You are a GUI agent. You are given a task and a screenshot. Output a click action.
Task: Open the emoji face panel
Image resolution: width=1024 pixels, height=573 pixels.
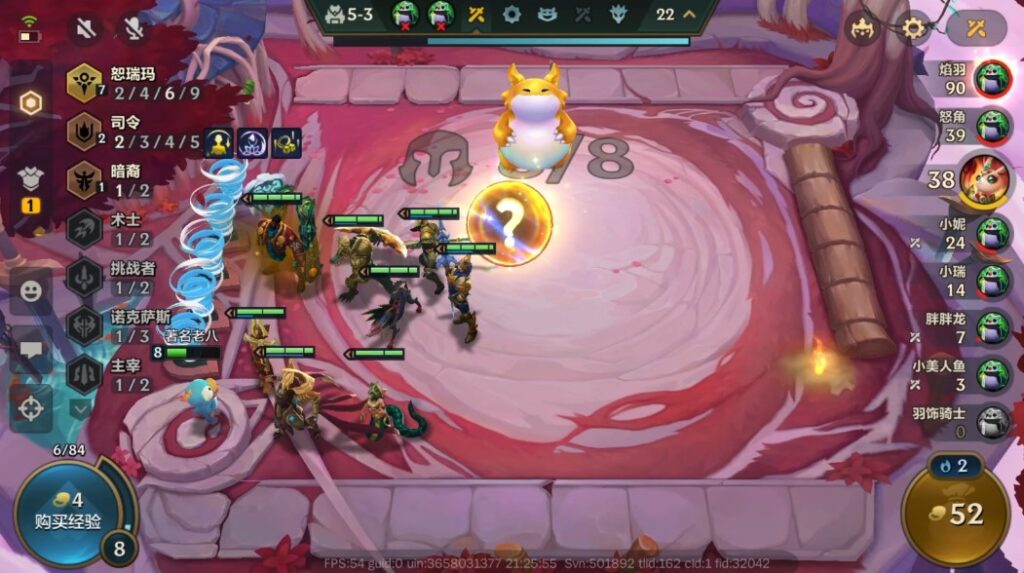[31, 291]
